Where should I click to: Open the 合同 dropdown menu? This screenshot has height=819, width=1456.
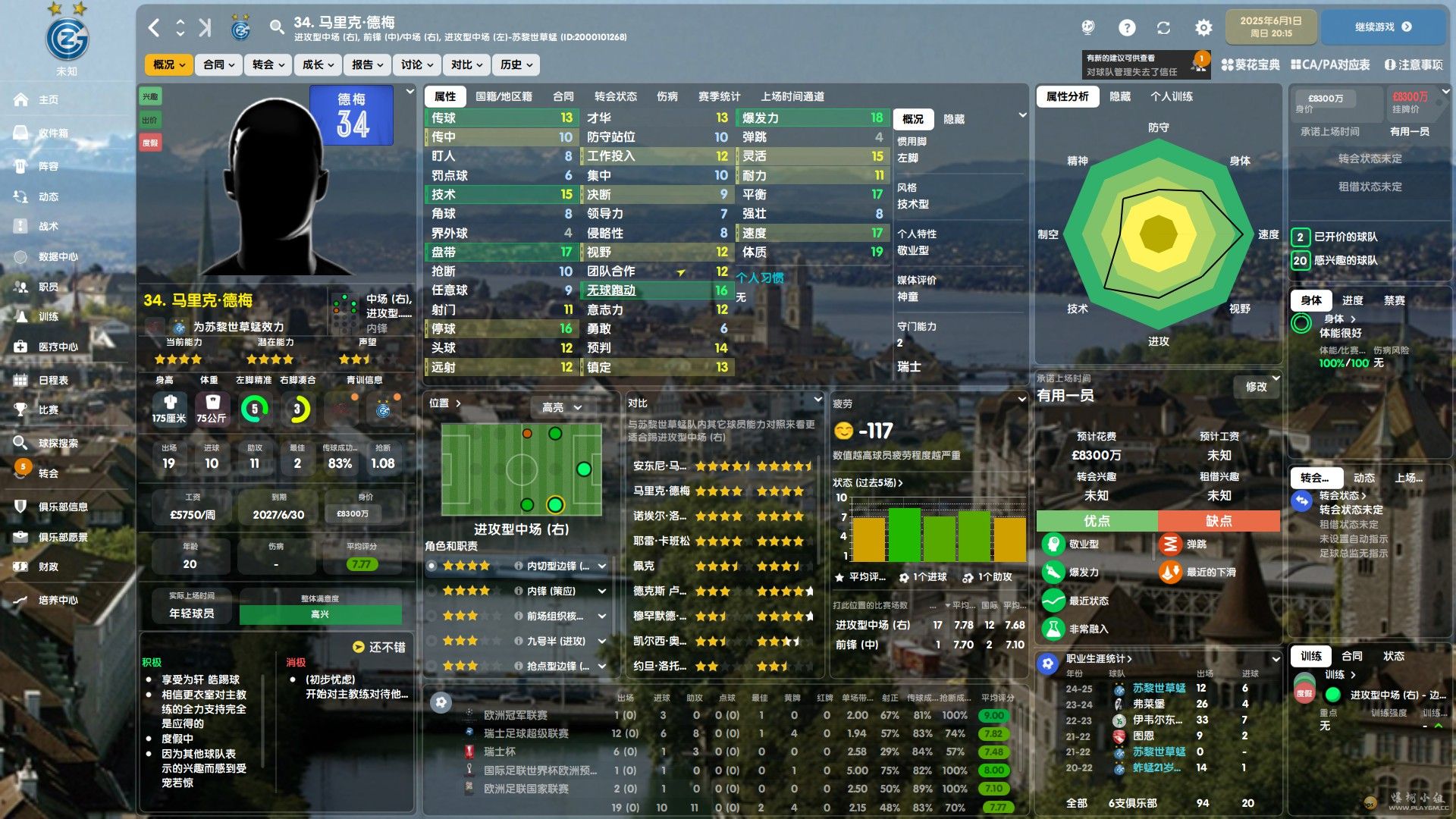pos(219,65)
